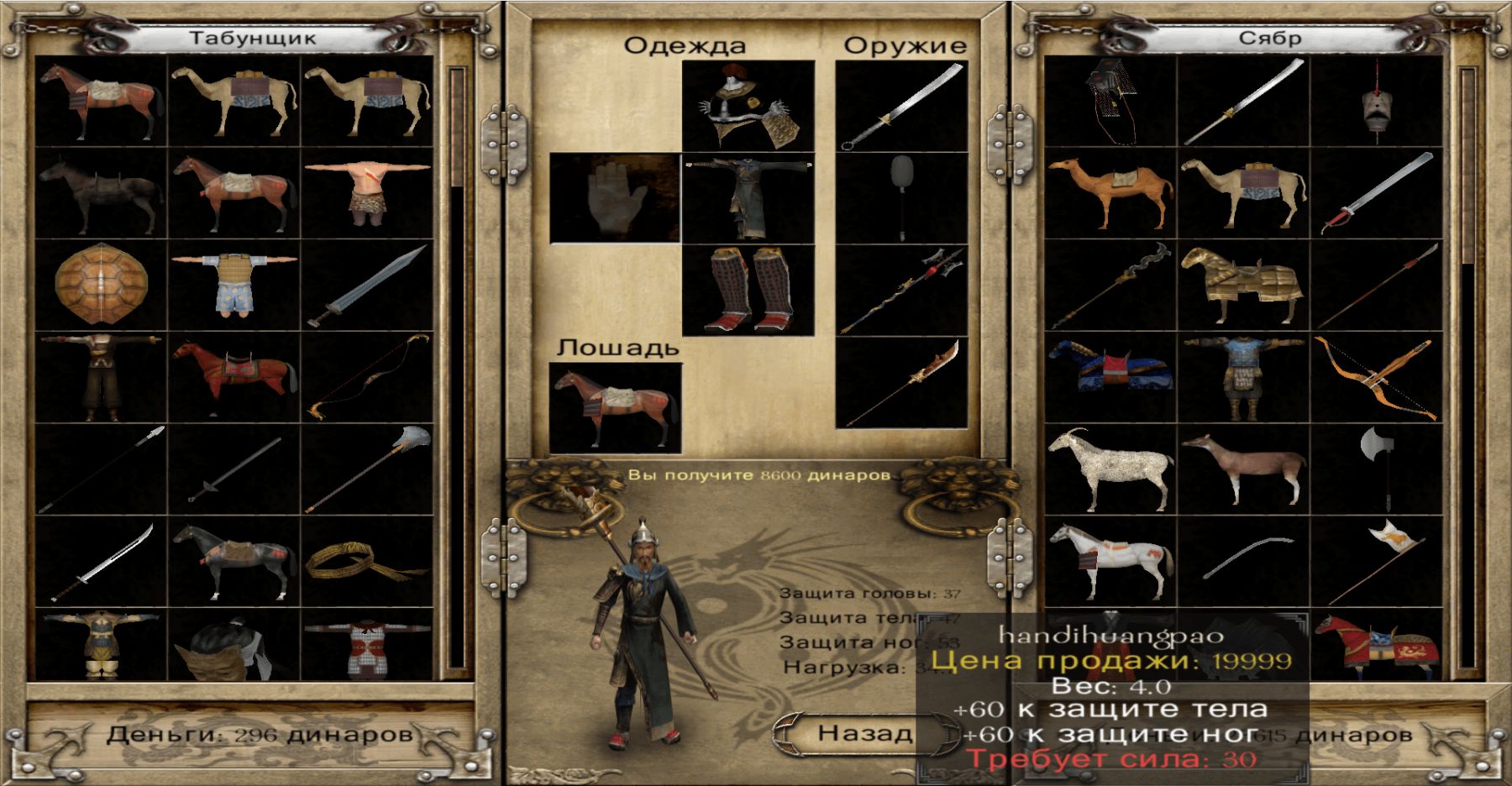Screen dimensions: 1512x786
Task: Click the player inventory scrollbar
Action: [1467, 368]
